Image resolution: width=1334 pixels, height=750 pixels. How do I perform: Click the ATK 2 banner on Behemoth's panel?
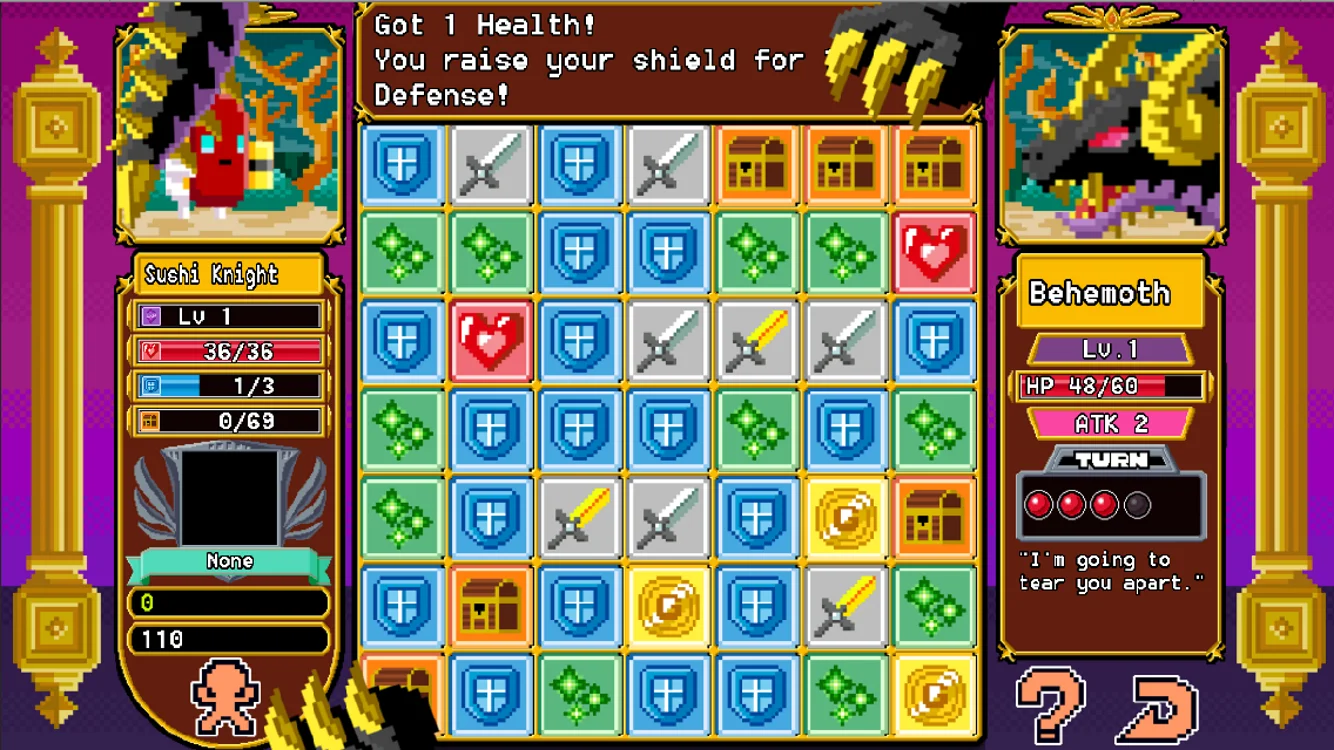tap(1110, 424)
